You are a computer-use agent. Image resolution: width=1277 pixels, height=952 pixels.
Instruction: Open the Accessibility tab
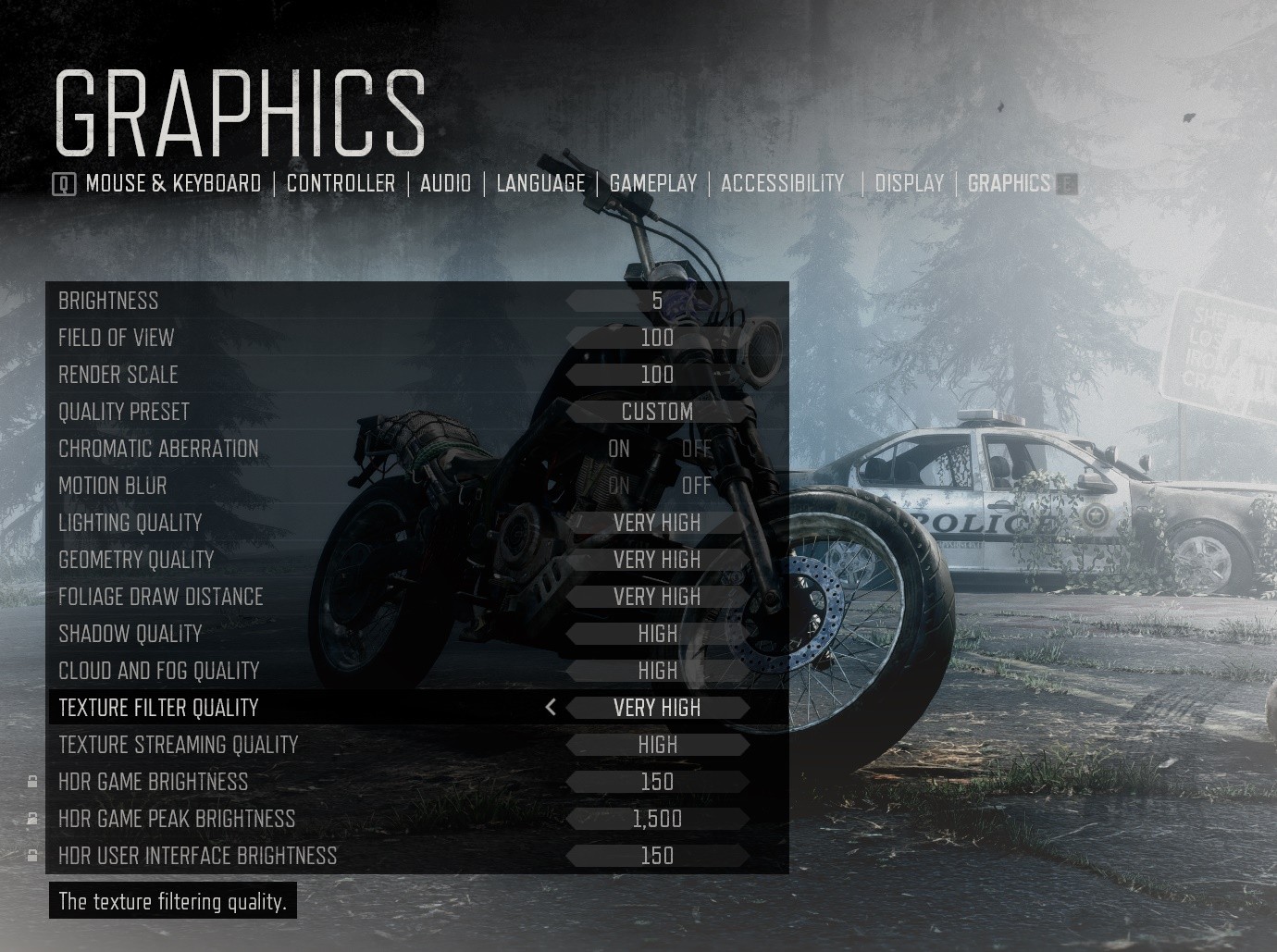[783, 183]
